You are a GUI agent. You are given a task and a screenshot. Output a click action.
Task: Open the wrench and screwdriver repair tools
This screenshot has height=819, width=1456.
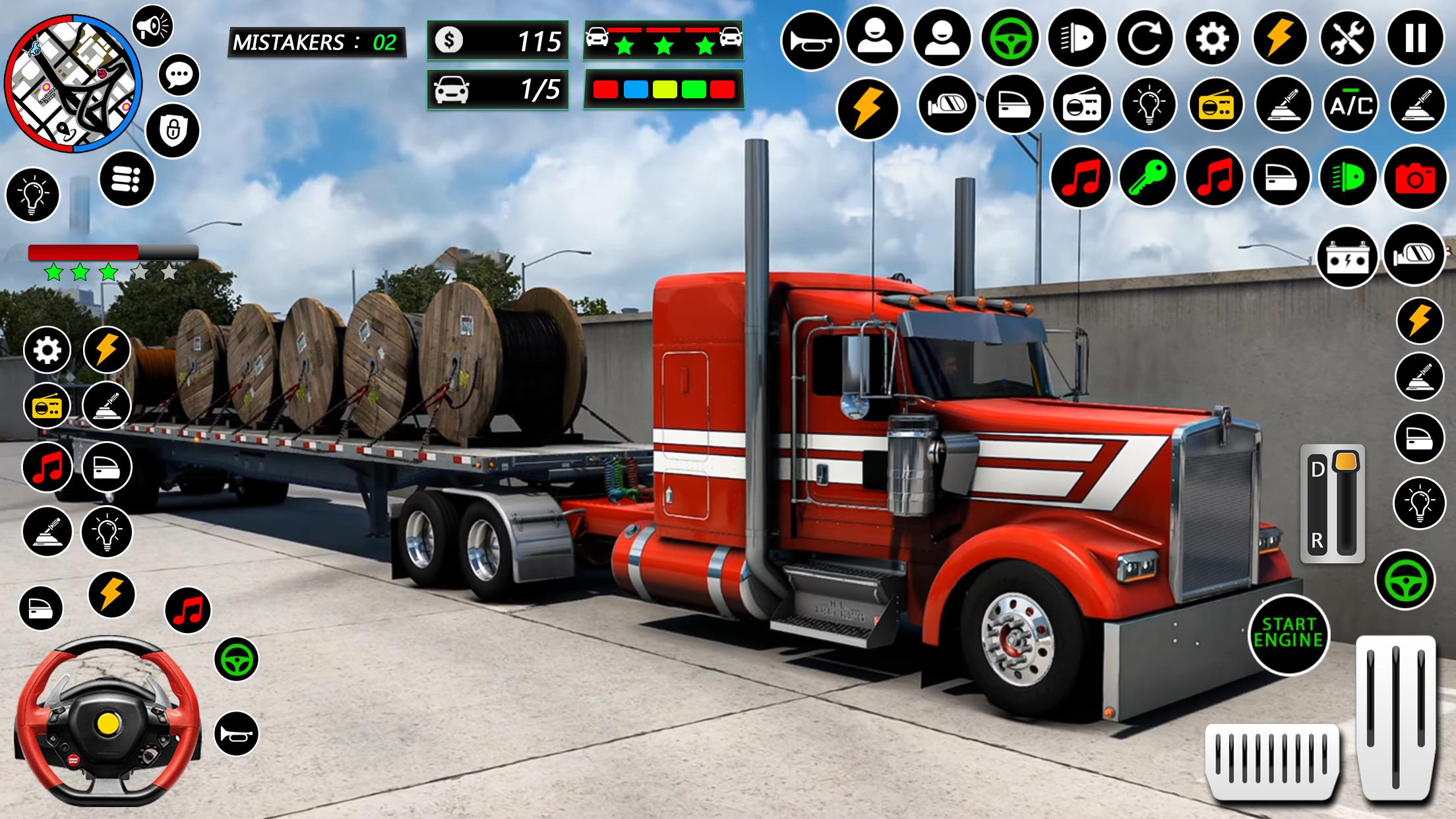[x=1347, y=39]
